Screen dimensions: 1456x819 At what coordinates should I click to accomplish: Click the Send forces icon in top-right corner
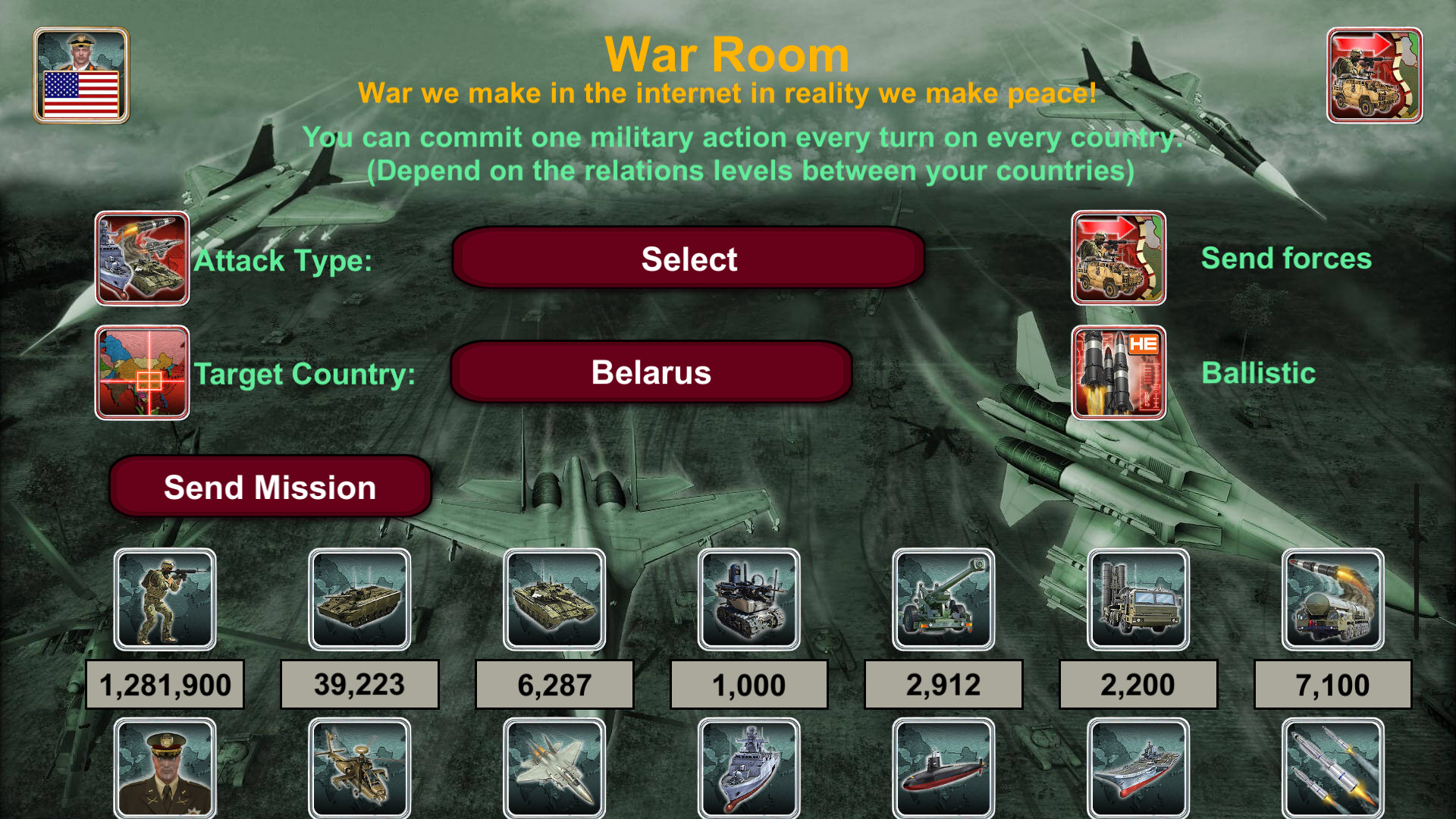click(x=1374, y=74)
